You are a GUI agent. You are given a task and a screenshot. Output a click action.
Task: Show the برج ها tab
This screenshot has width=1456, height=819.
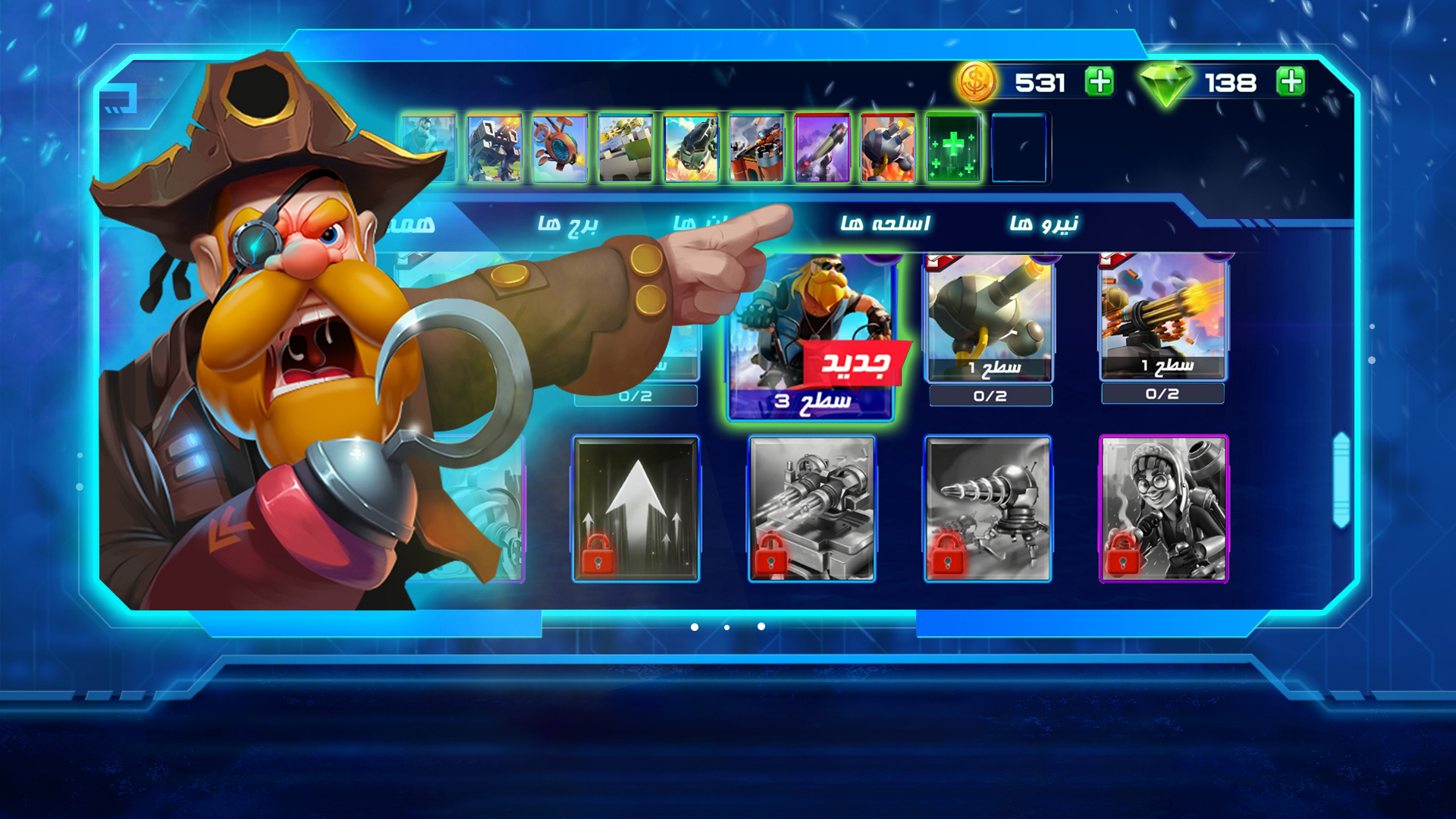pyautogui.click(x=568, y=224)
